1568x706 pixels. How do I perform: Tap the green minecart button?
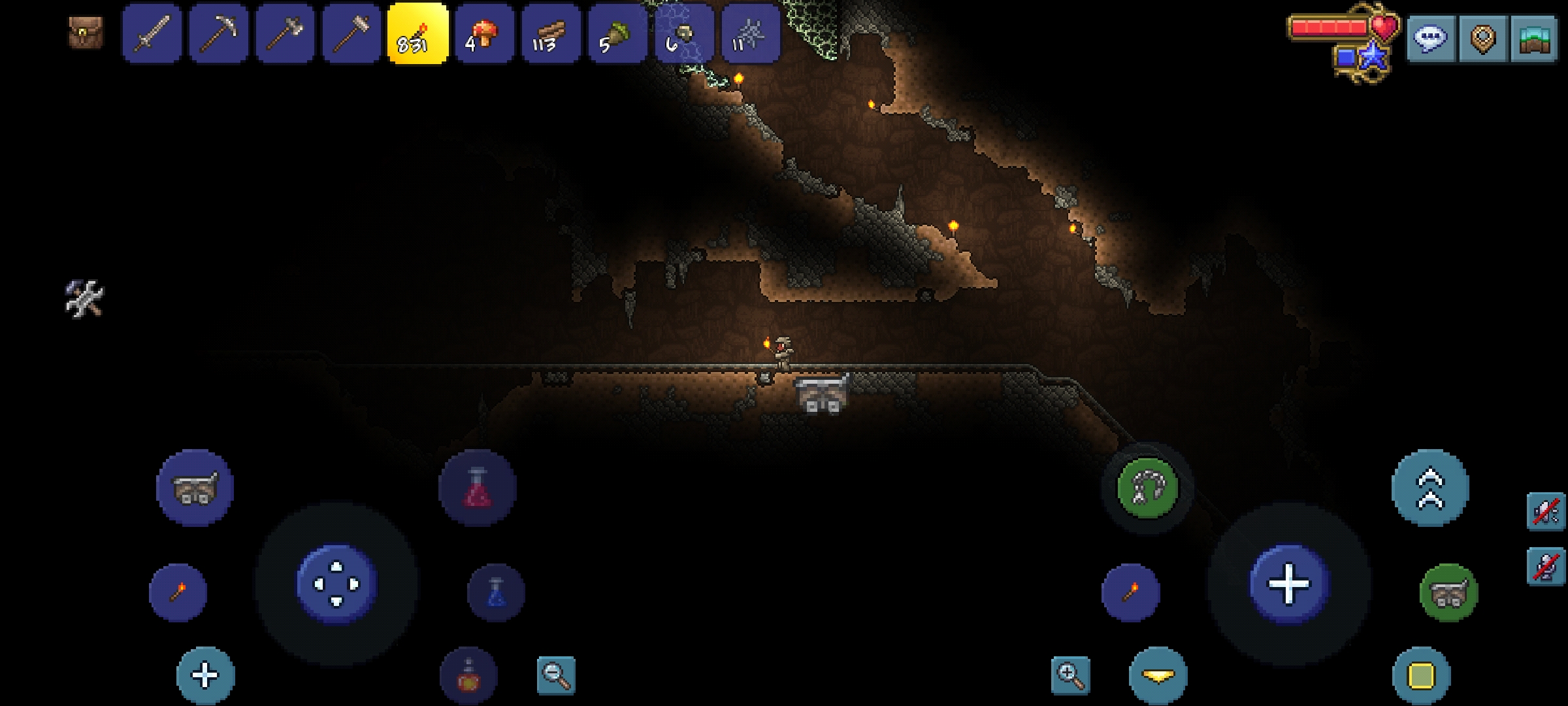point(1448,592)
